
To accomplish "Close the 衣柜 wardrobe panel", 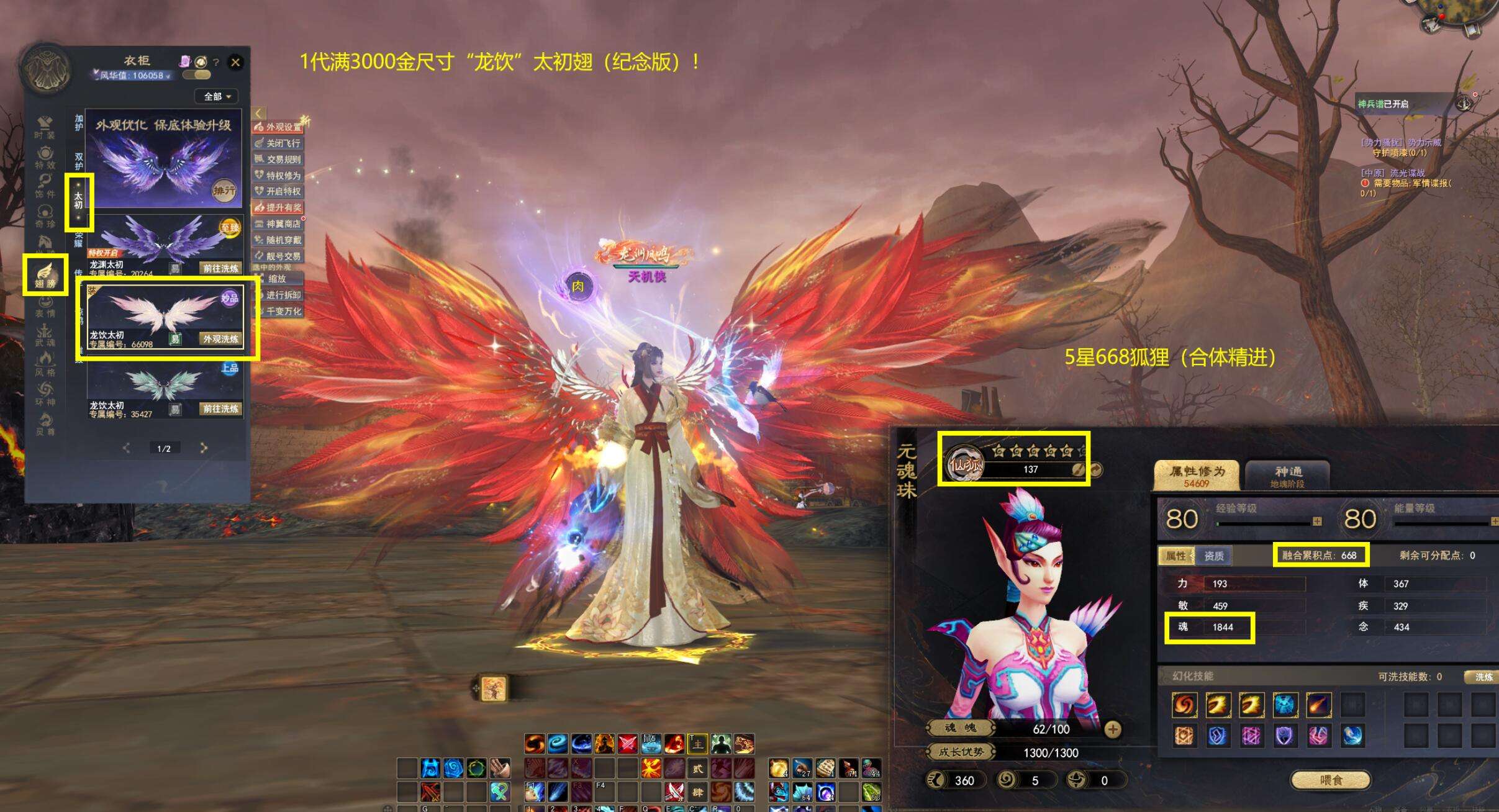I will 235,62.
